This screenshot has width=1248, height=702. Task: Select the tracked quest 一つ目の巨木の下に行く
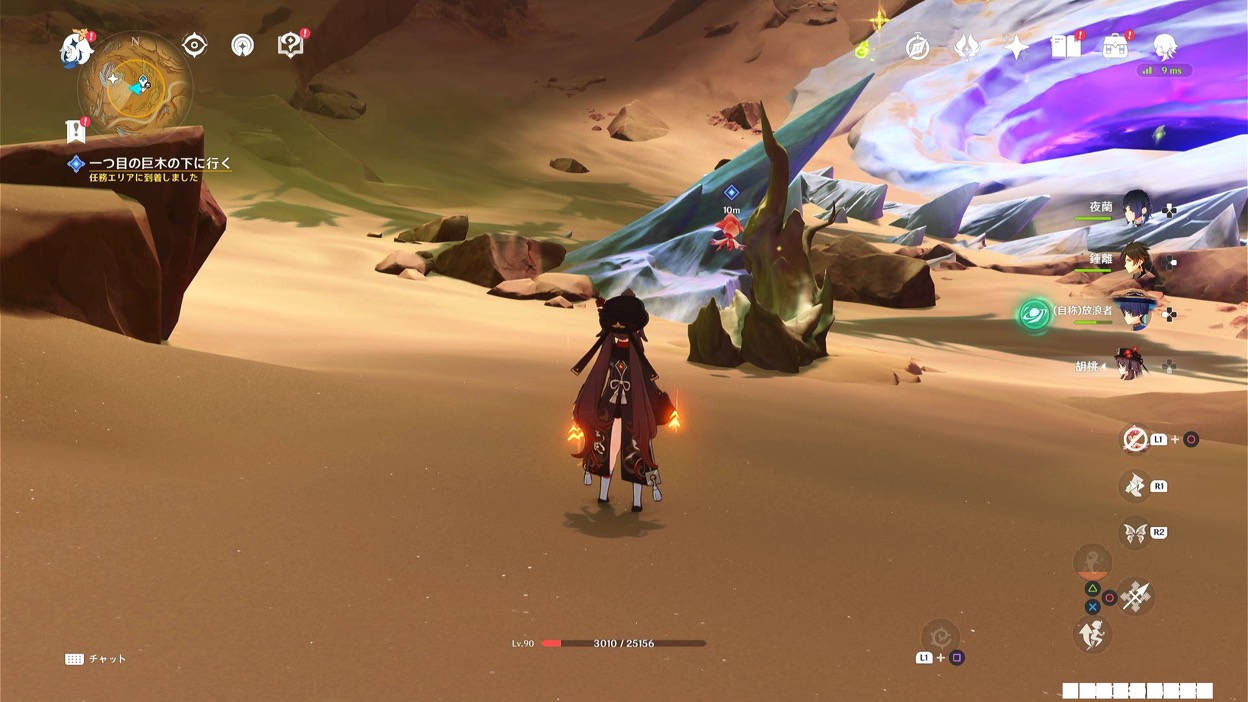point(160,163)
